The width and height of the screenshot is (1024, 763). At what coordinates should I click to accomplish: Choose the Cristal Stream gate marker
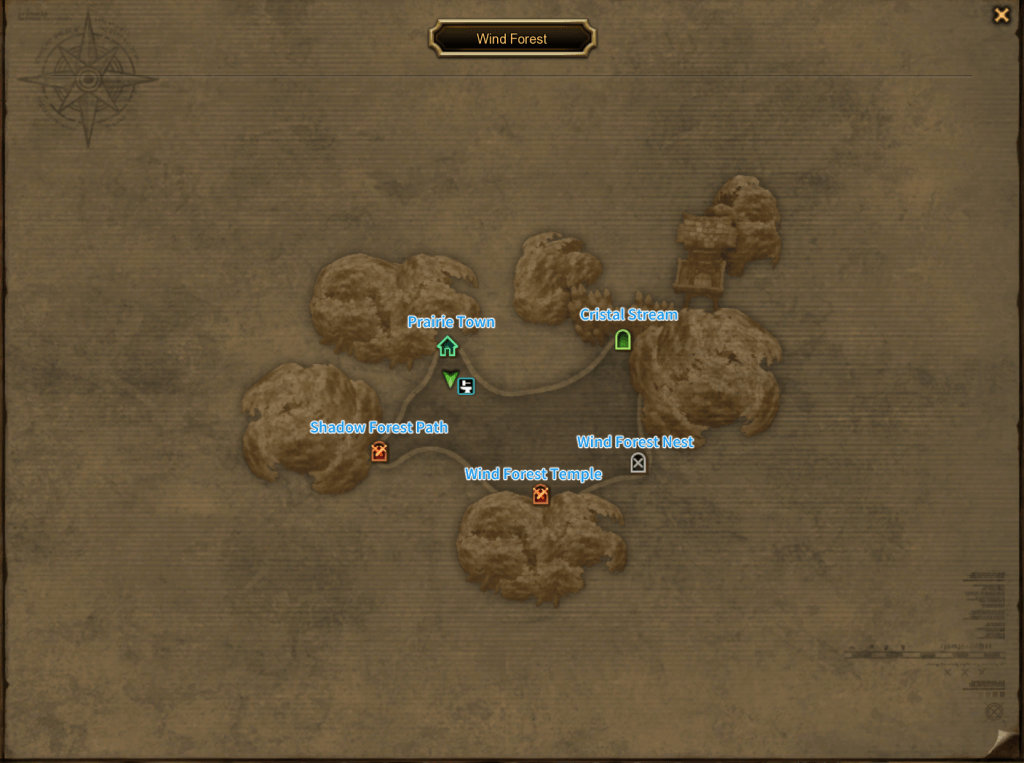point(623,340)
